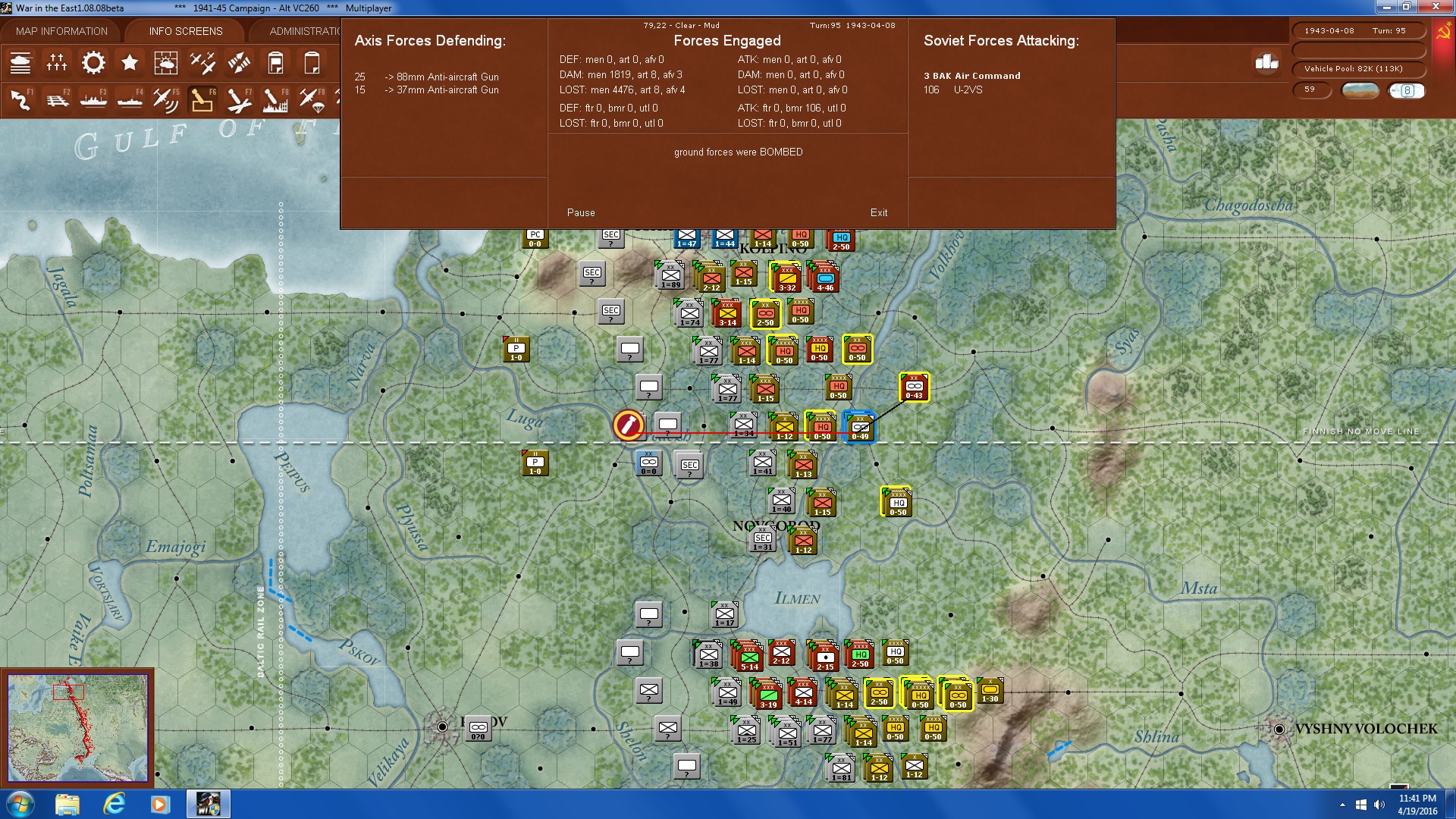1456x819 pixels.
Task: Pause the combat resolution replay
Action: (x=580, y=212)
